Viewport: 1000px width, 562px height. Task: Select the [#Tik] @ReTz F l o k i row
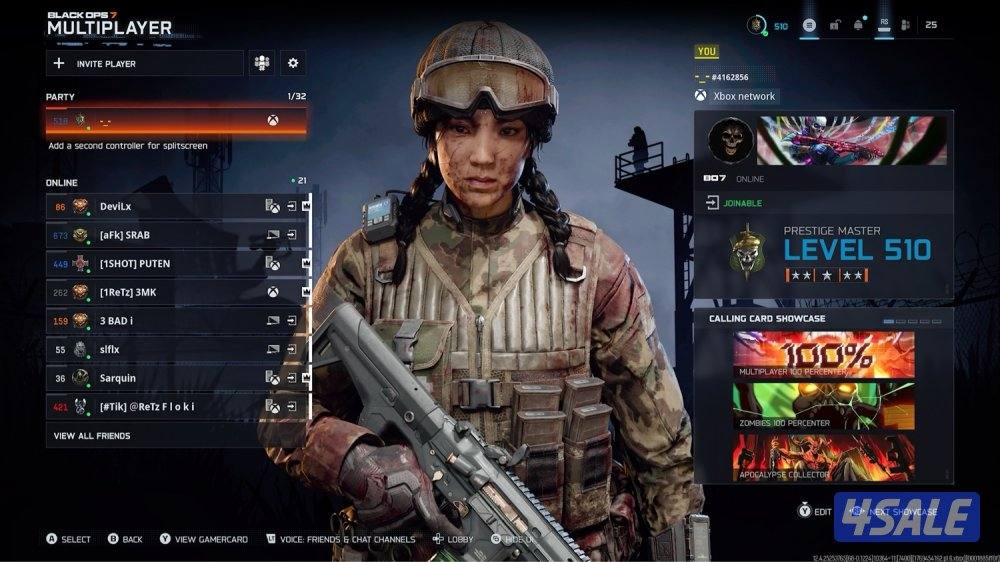[160, 407]
